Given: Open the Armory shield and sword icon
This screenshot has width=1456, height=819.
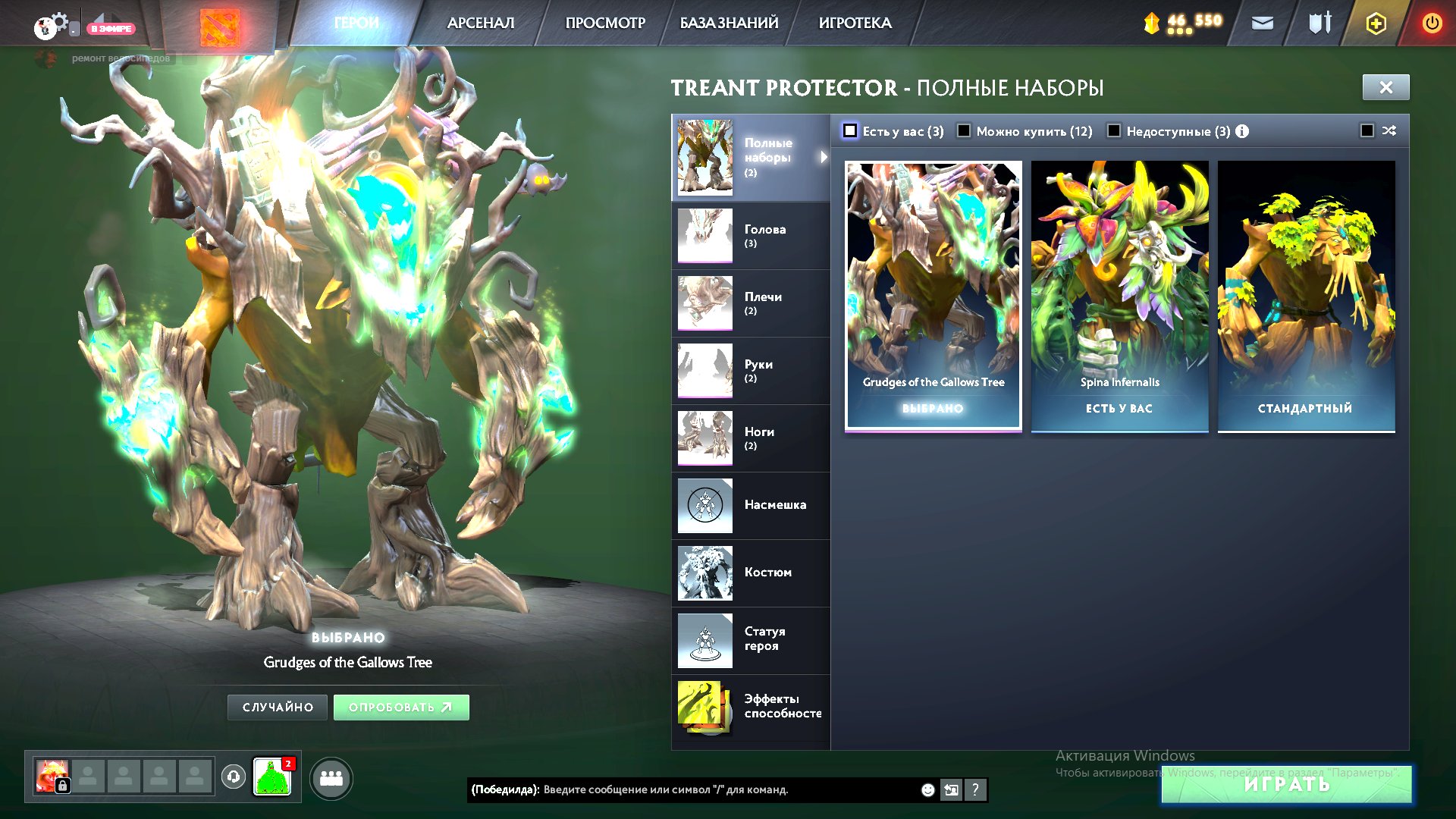Looking at the screenshot, I should (1319, 24).
